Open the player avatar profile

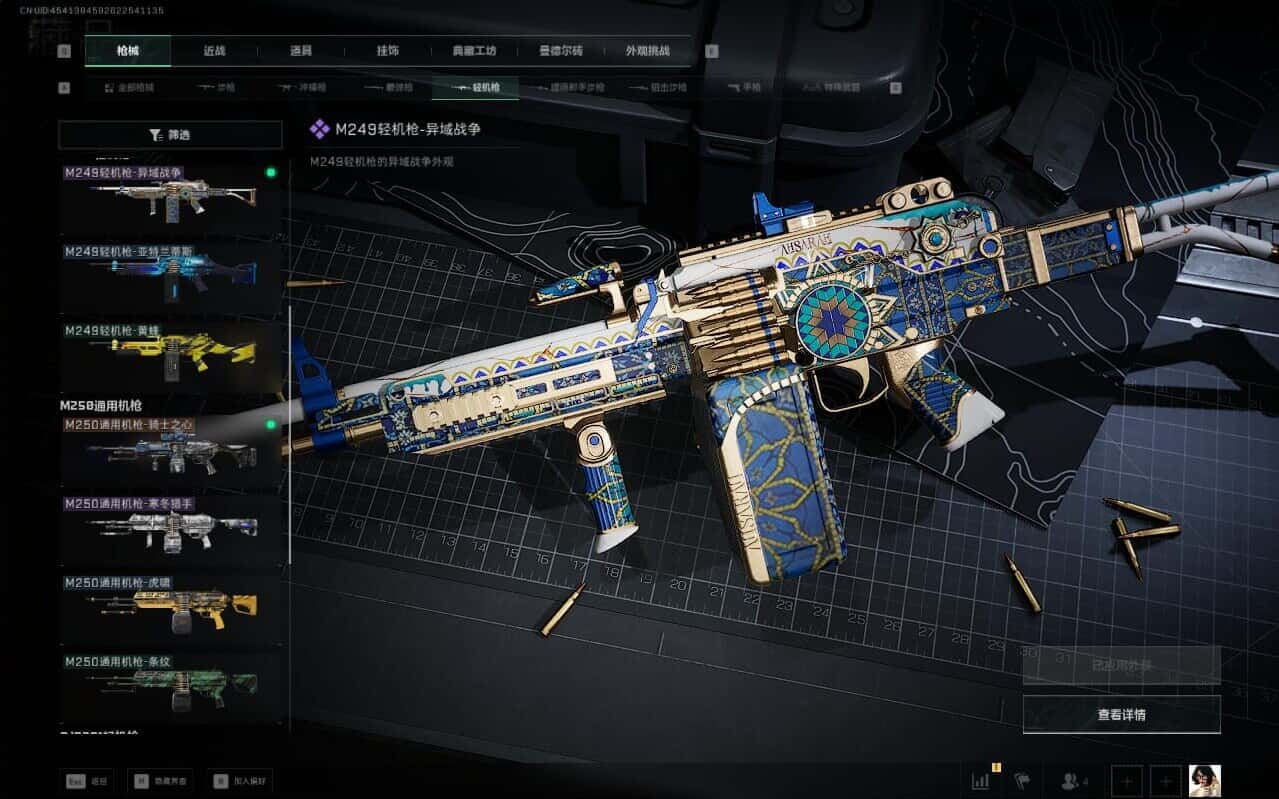point(1204,781)
